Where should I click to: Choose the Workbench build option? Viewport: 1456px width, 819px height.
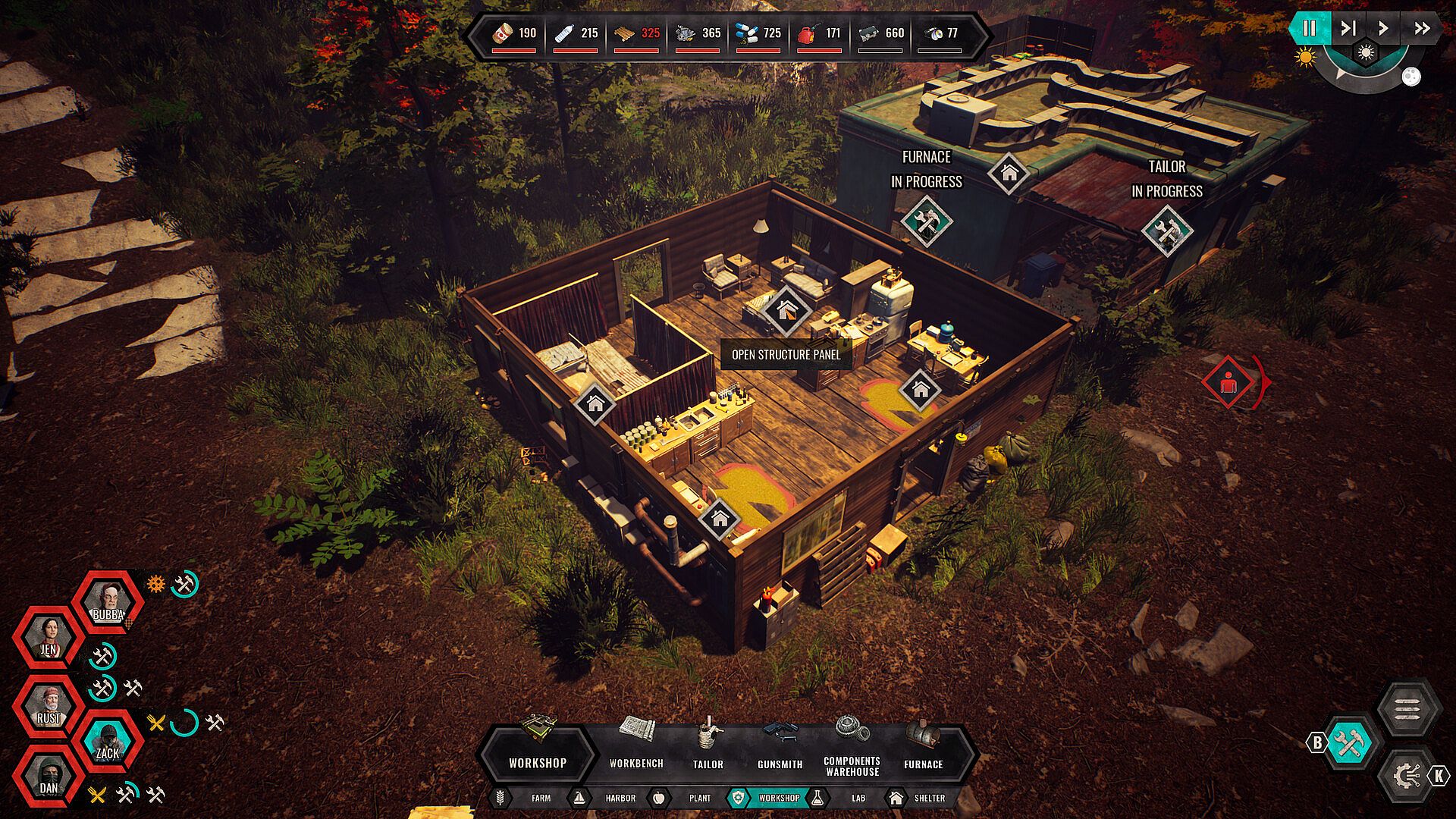(636, 744)
